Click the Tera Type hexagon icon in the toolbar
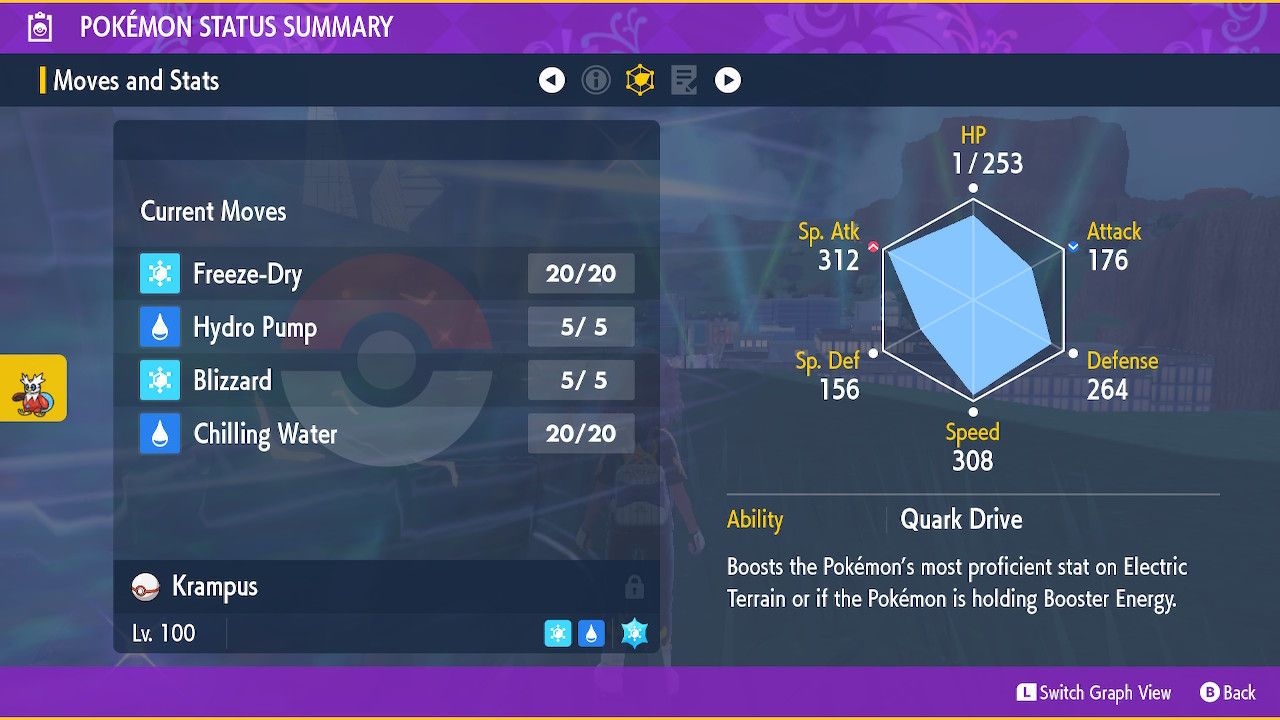1280x720 pixels. [640, 79]
